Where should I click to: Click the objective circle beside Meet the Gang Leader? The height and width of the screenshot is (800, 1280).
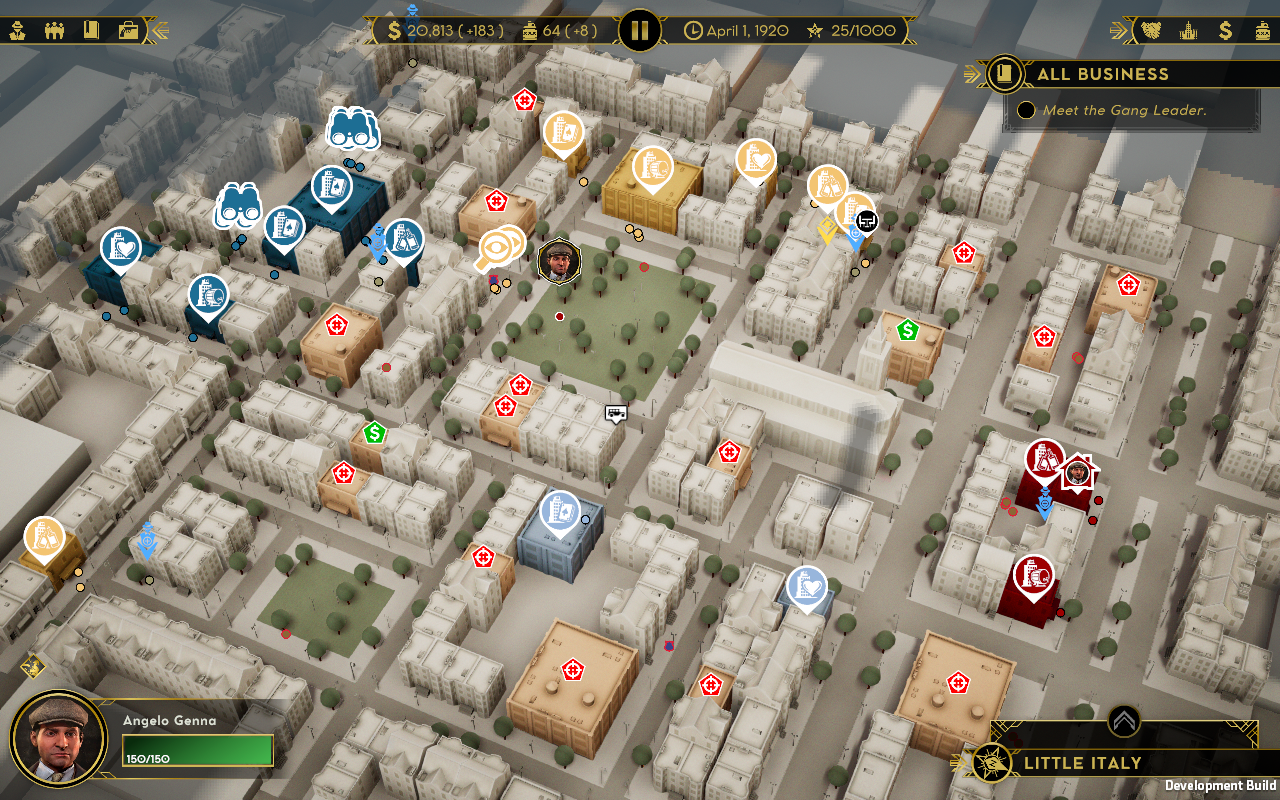pyautogui.click(x=1026, y=110)
